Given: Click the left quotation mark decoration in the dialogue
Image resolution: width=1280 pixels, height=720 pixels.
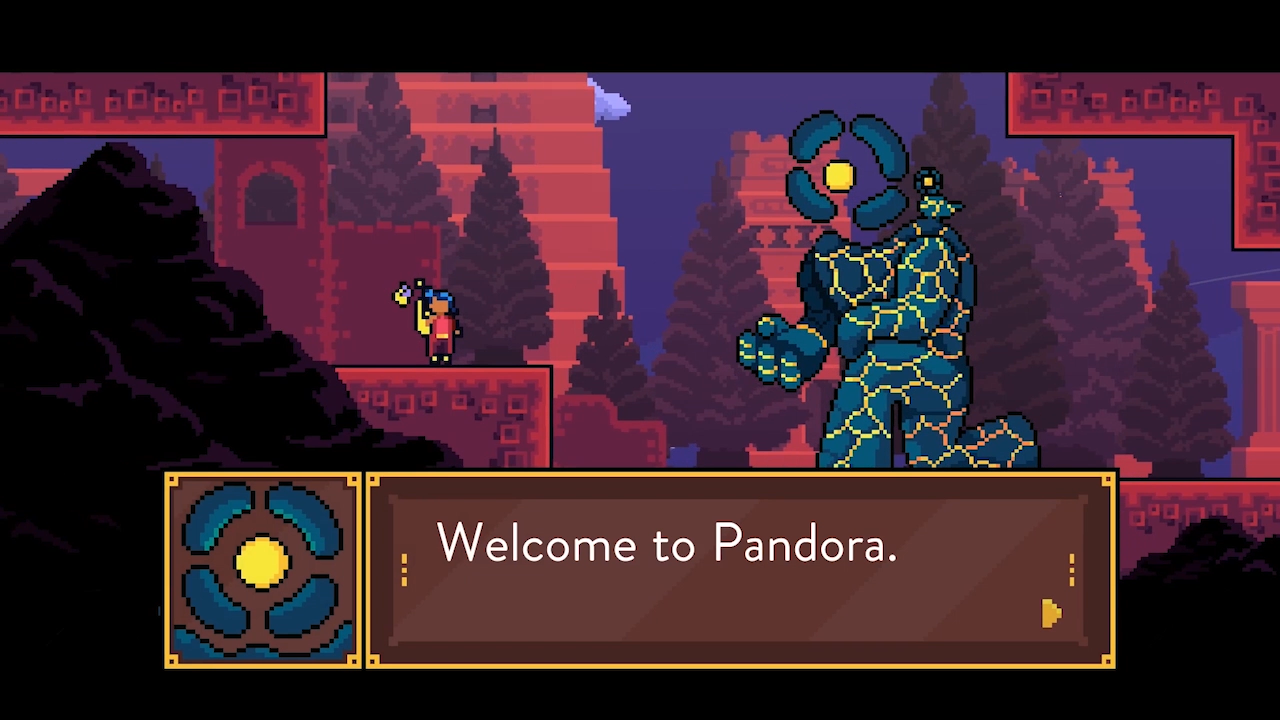Looking at the screenshot, I should [406, 568].
